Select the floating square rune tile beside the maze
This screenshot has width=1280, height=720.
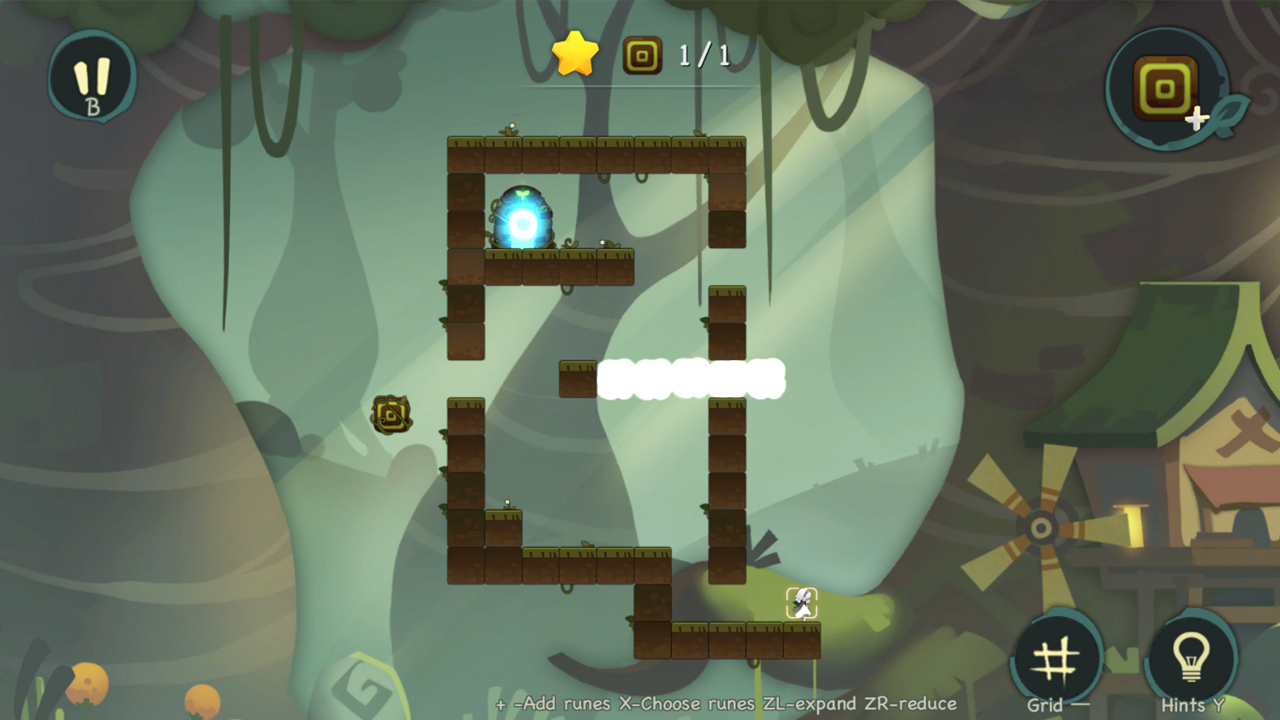(x=390, y=413)
